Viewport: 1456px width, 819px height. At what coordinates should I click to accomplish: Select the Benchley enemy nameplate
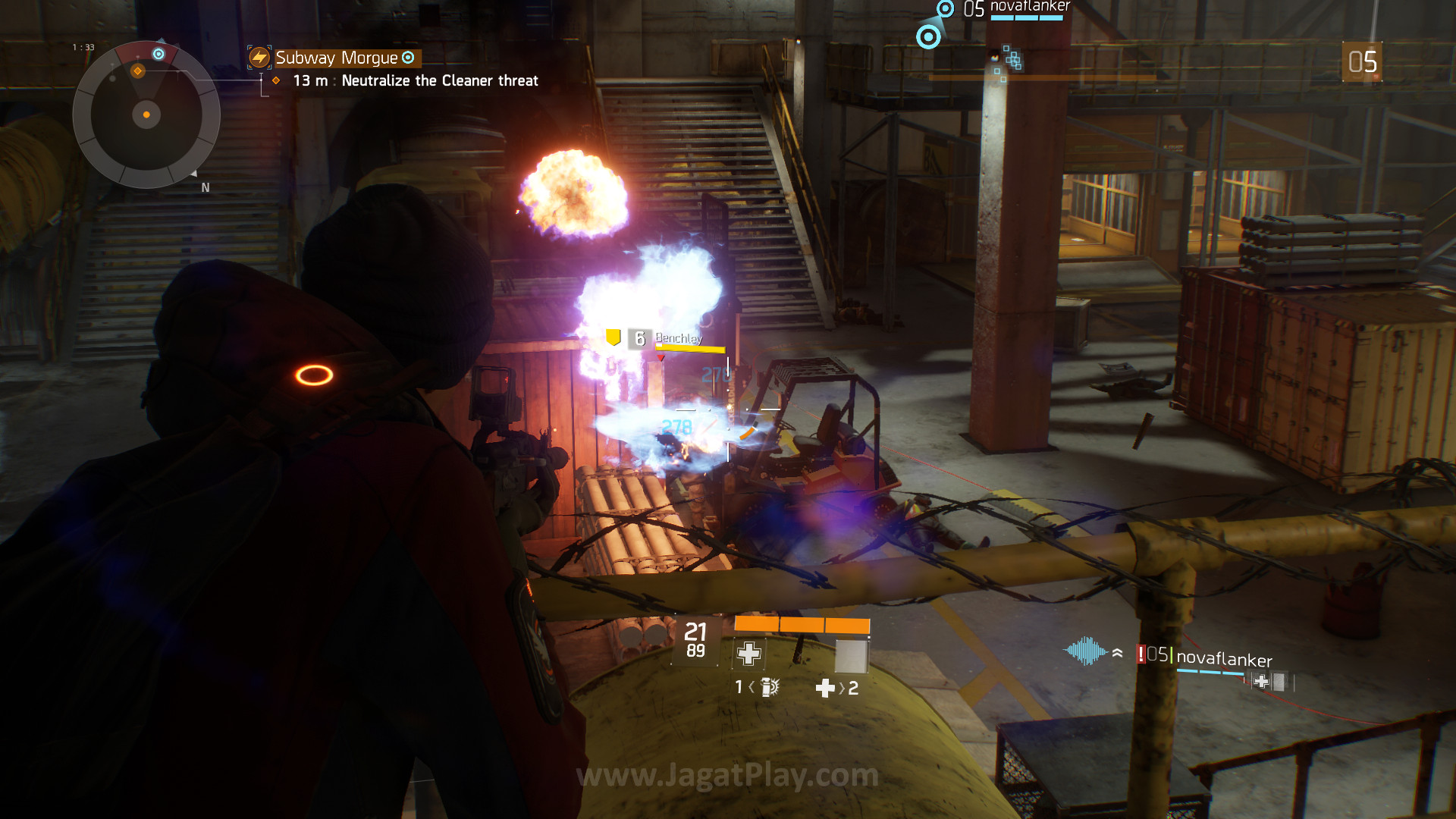678,338
